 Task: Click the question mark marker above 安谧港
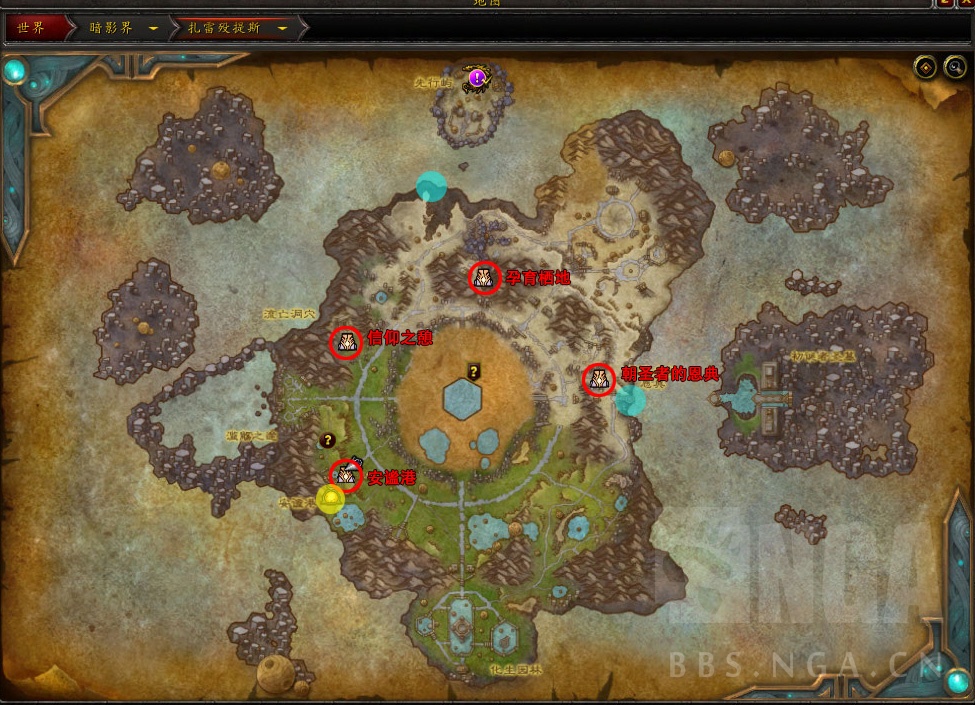(327, 439)
